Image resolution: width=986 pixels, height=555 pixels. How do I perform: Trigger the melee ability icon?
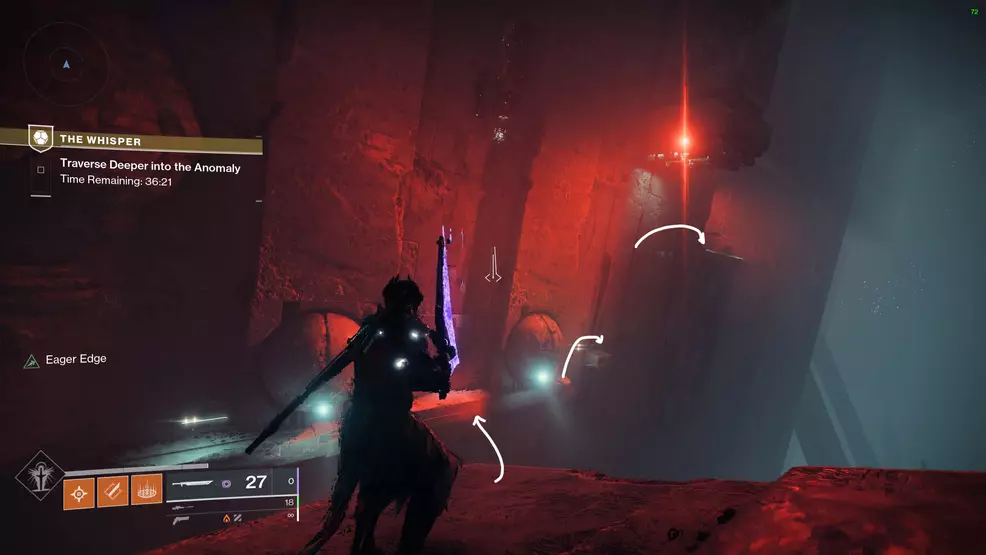coord(113,492)
